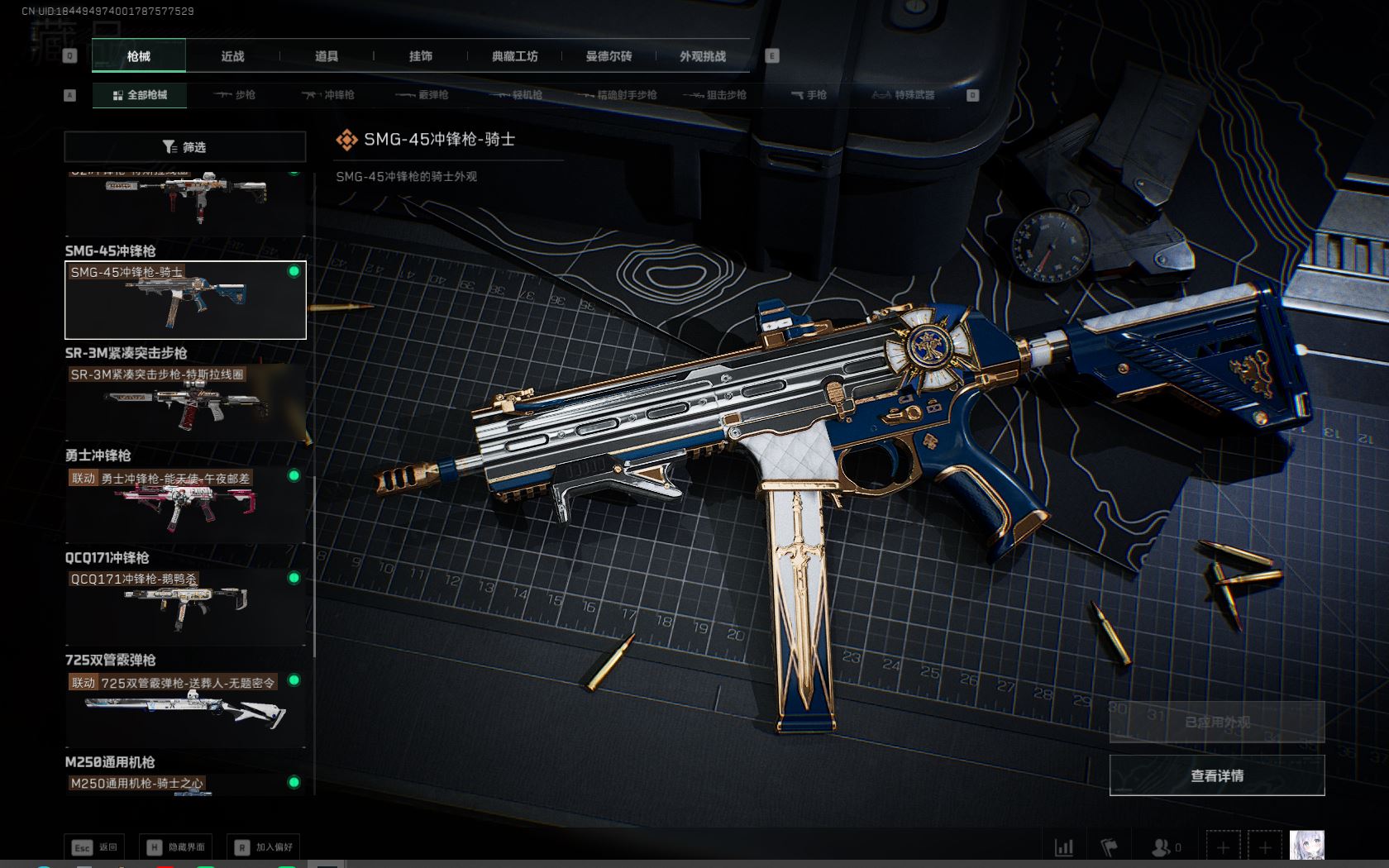Open the 筛选 filter options

185,147
